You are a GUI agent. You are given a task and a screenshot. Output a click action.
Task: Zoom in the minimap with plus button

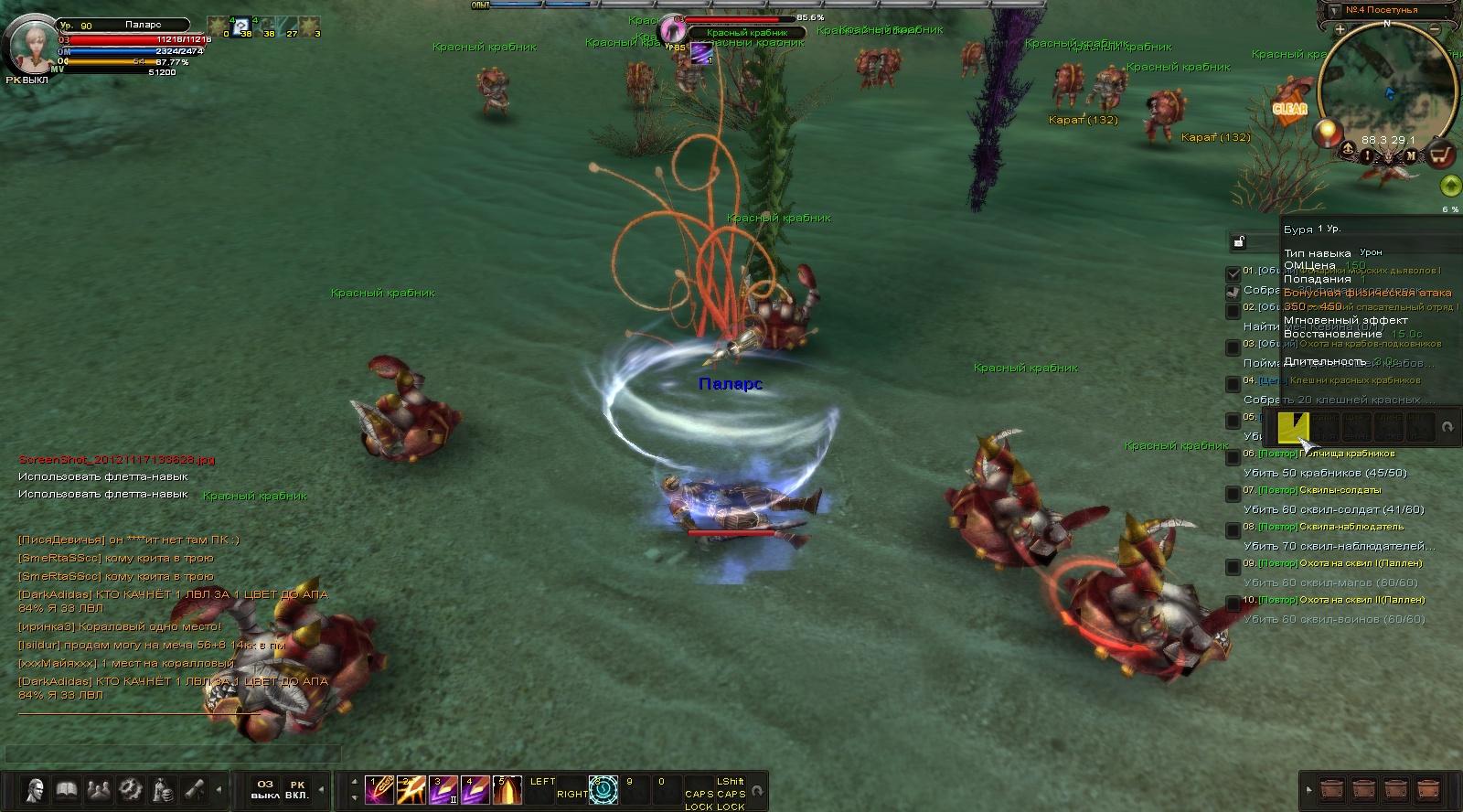tap(1340, 30)
